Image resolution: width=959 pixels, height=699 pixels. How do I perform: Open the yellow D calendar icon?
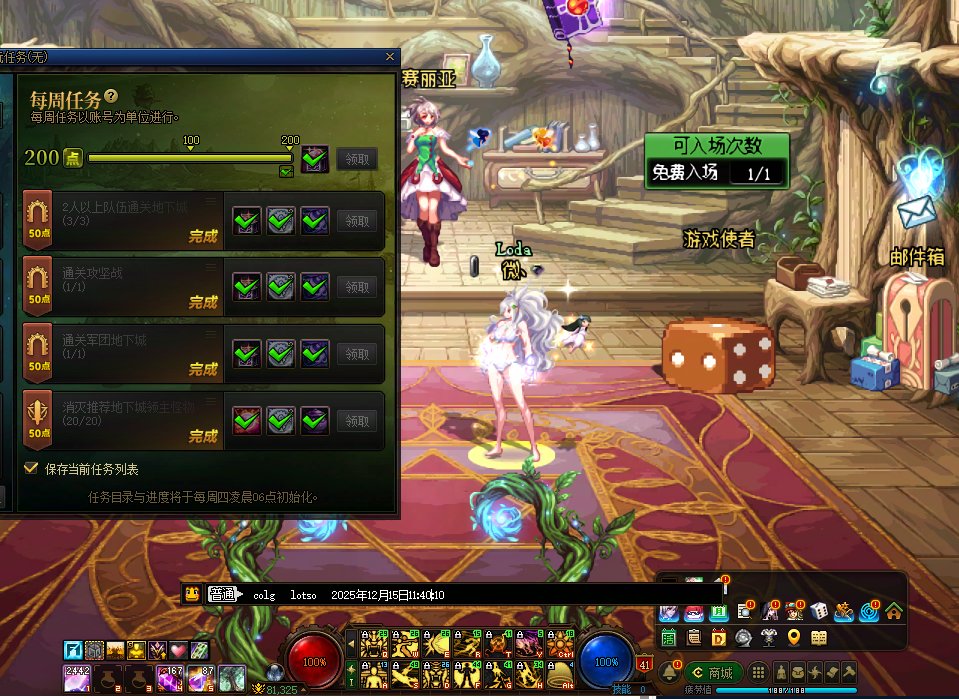[x=718, y=637]
